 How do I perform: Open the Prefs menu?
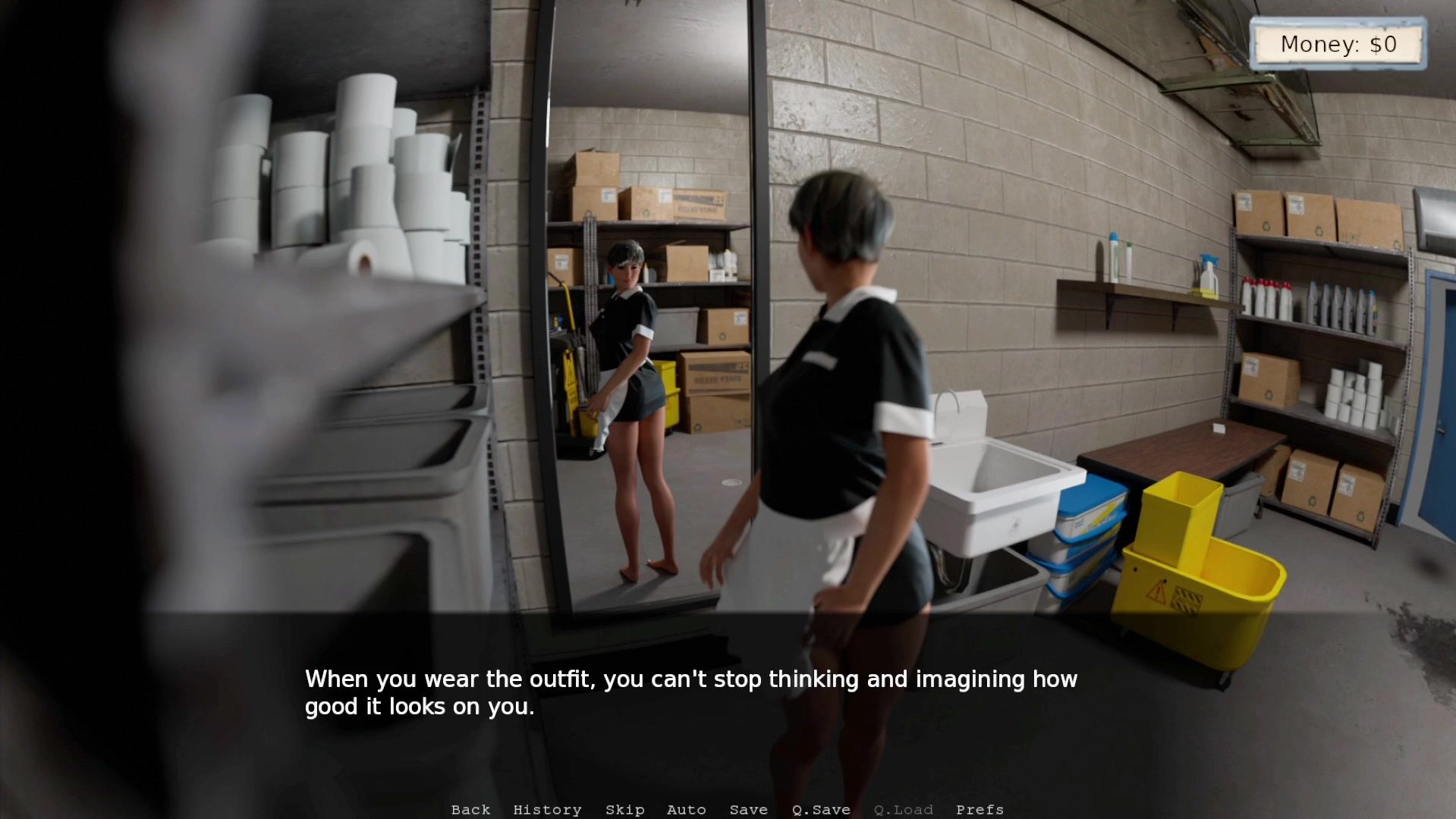pos(980,810)
